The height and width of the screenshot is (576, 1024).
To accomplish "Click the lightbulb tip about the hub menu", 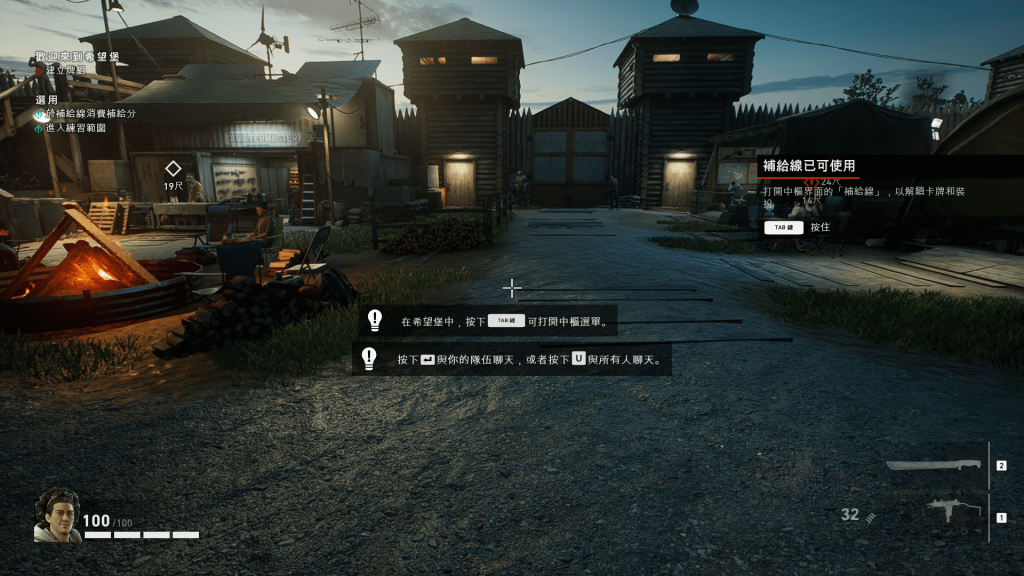I will [x=375, y=321].
